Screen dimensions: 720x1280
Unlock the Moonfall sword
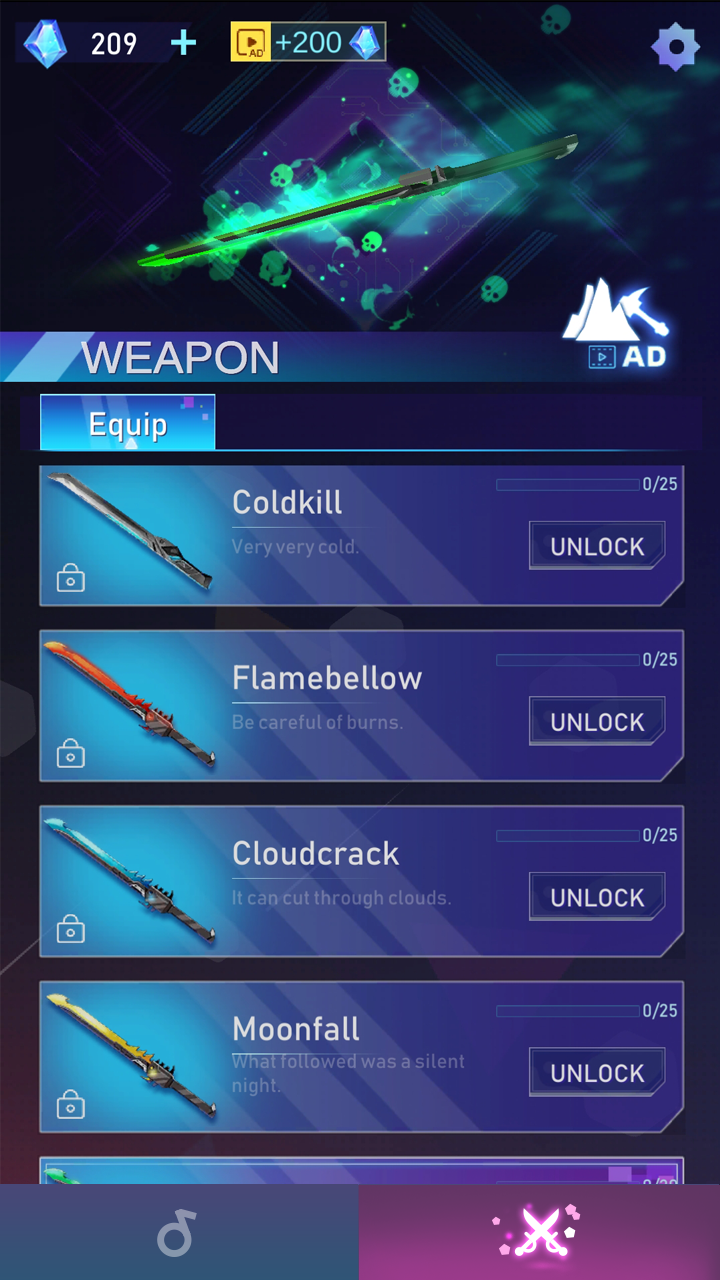597,1073
